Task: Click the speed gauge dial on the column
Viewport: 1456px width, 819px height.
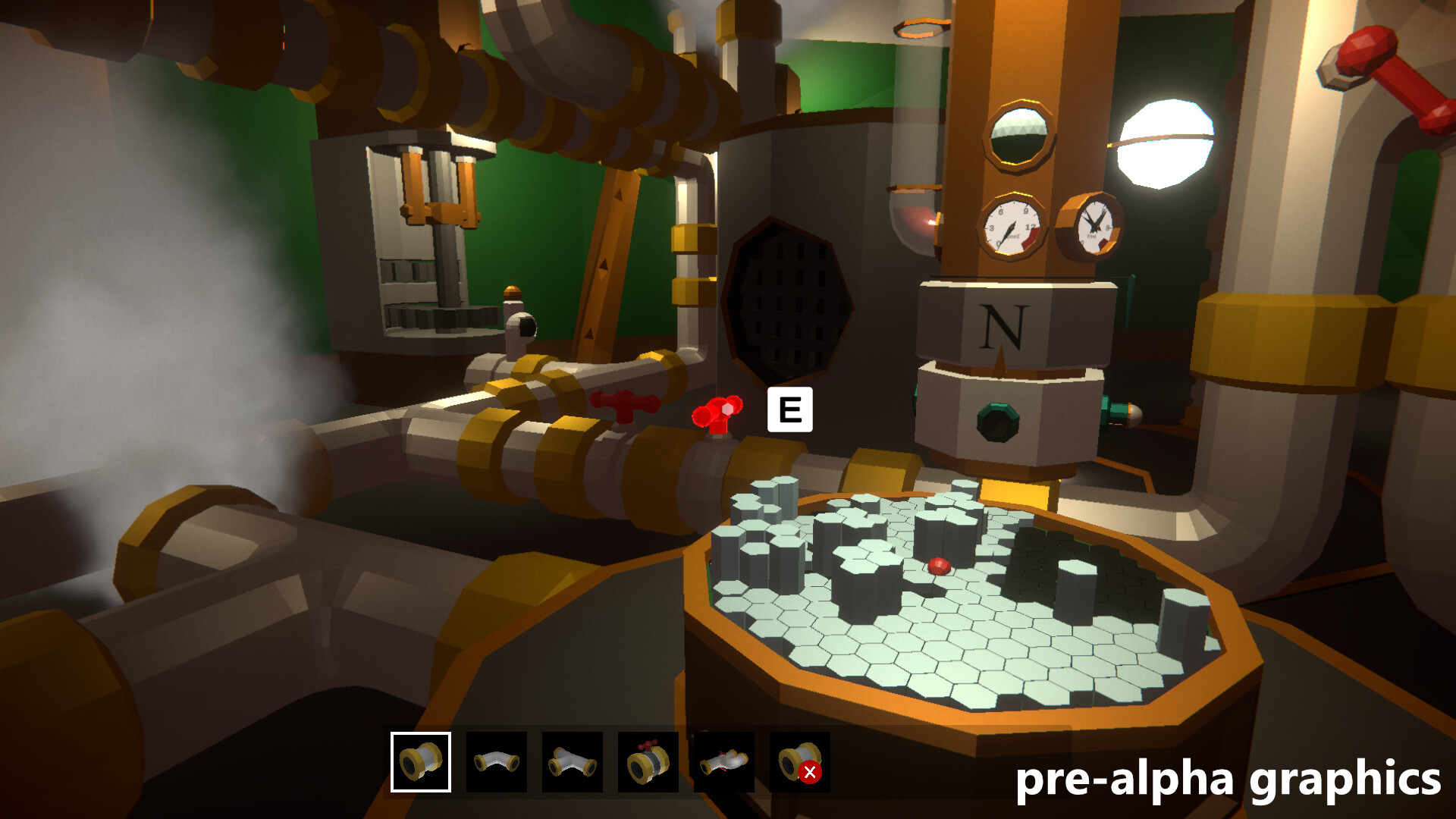Action: point(1012,227)
